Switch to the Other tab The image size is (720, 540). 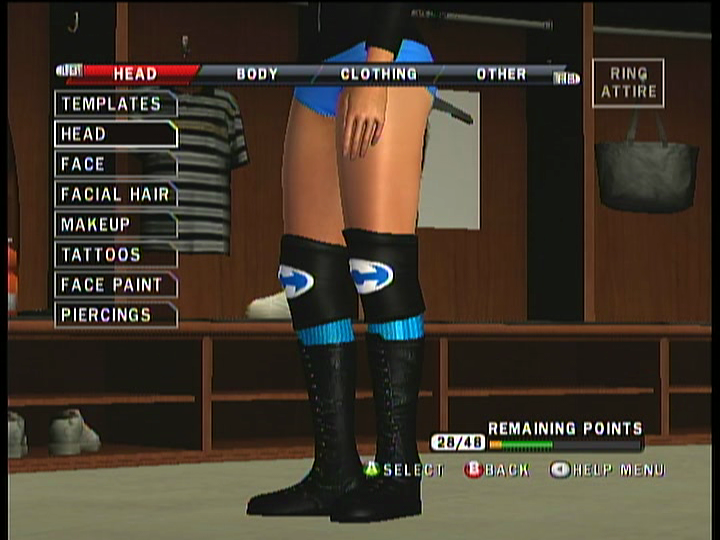tap(501, 74)
